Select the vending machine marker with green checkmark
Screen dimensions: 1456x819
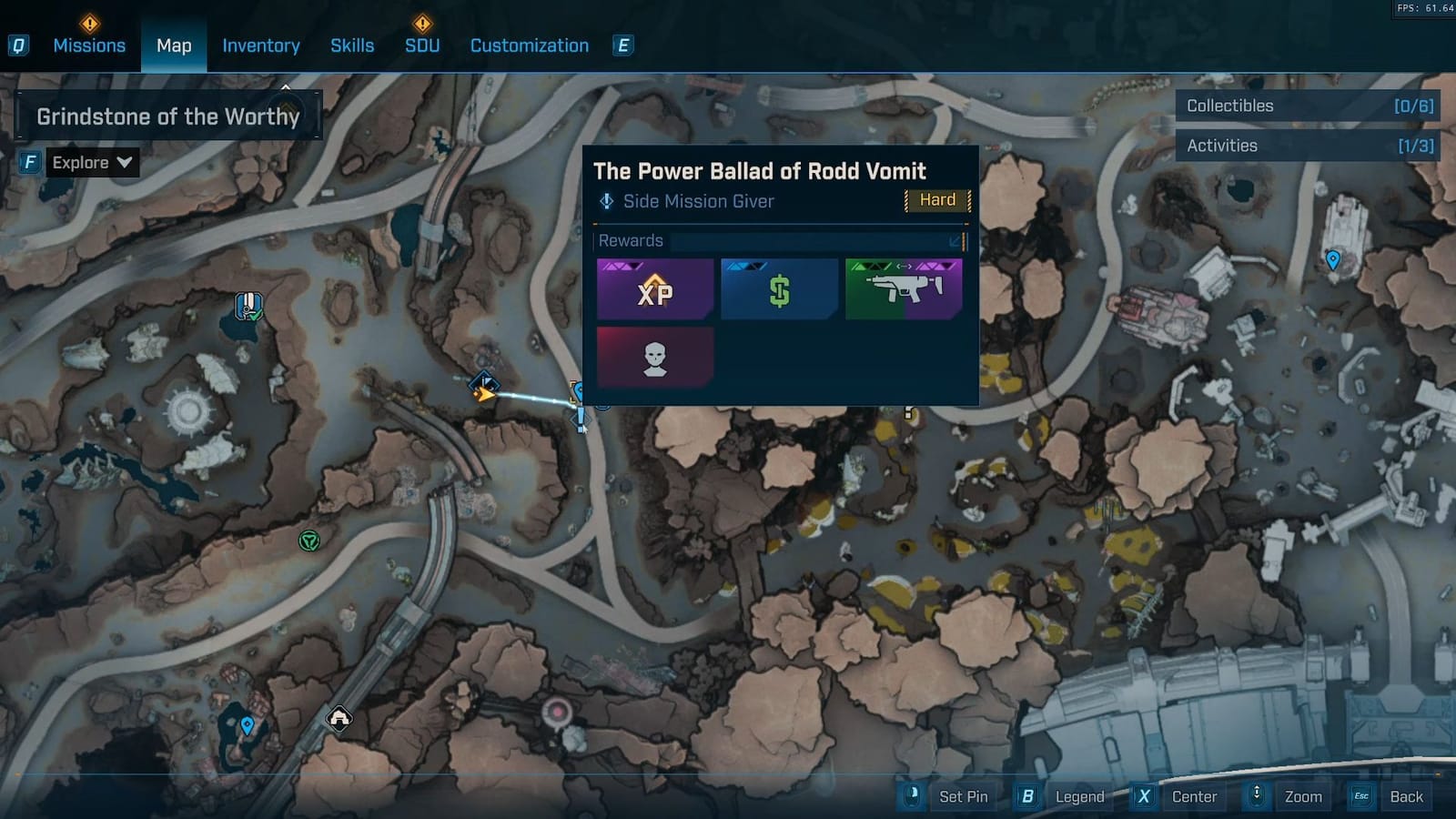[247, 308]
